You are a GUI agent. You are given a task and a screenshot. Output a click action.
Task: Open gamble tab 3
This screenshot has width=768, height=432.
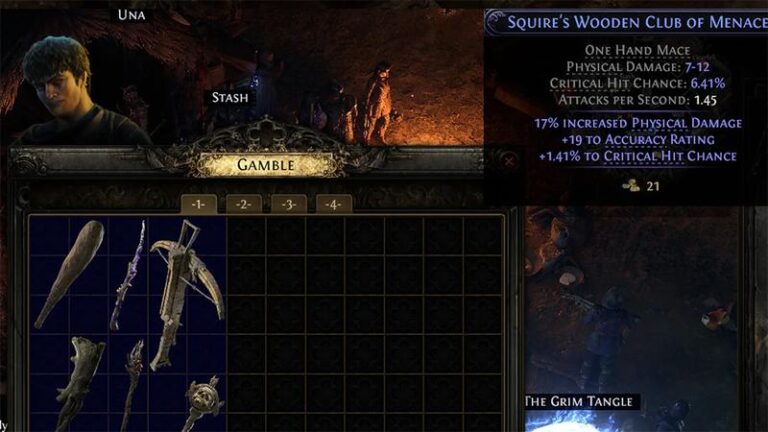pyautogui.click(x=288, y=205)
